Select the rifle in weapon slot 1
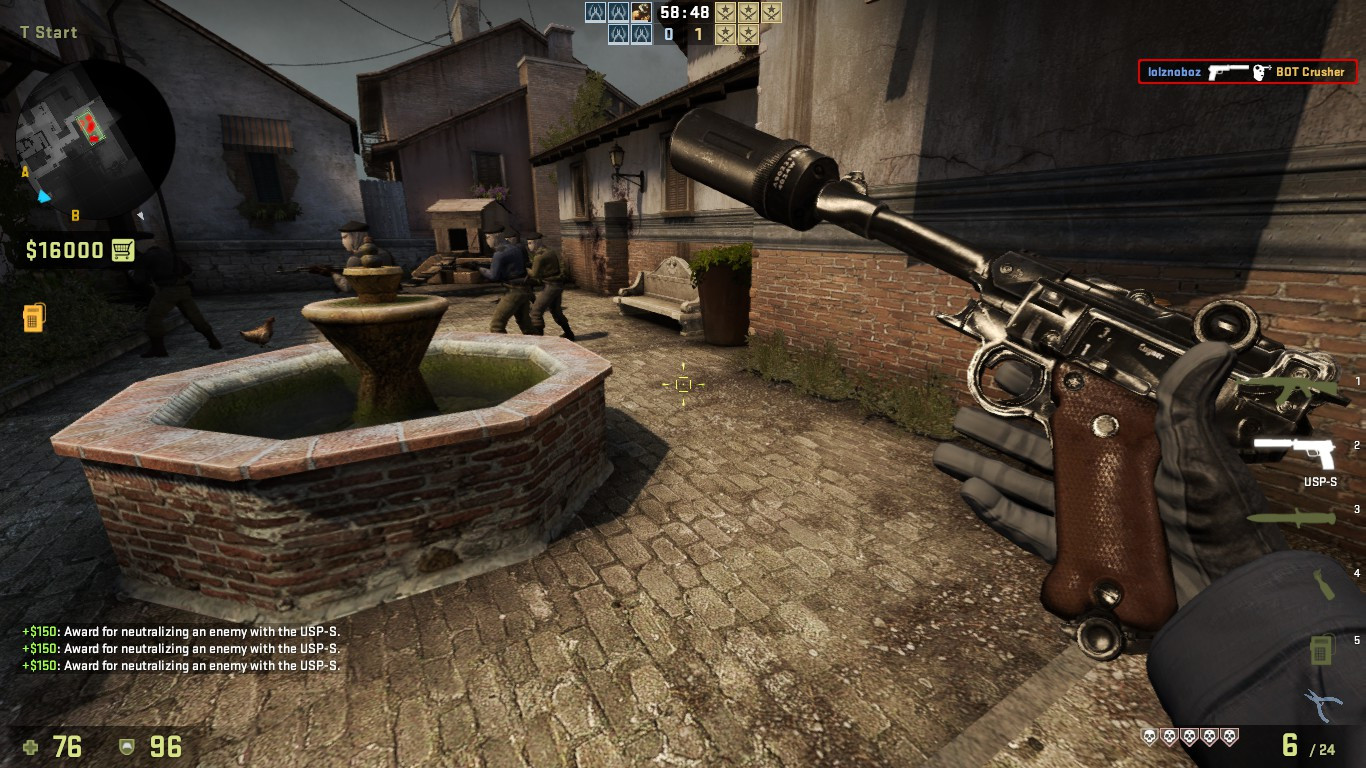Screen dimensions: 1366x768 [1291, 388]
